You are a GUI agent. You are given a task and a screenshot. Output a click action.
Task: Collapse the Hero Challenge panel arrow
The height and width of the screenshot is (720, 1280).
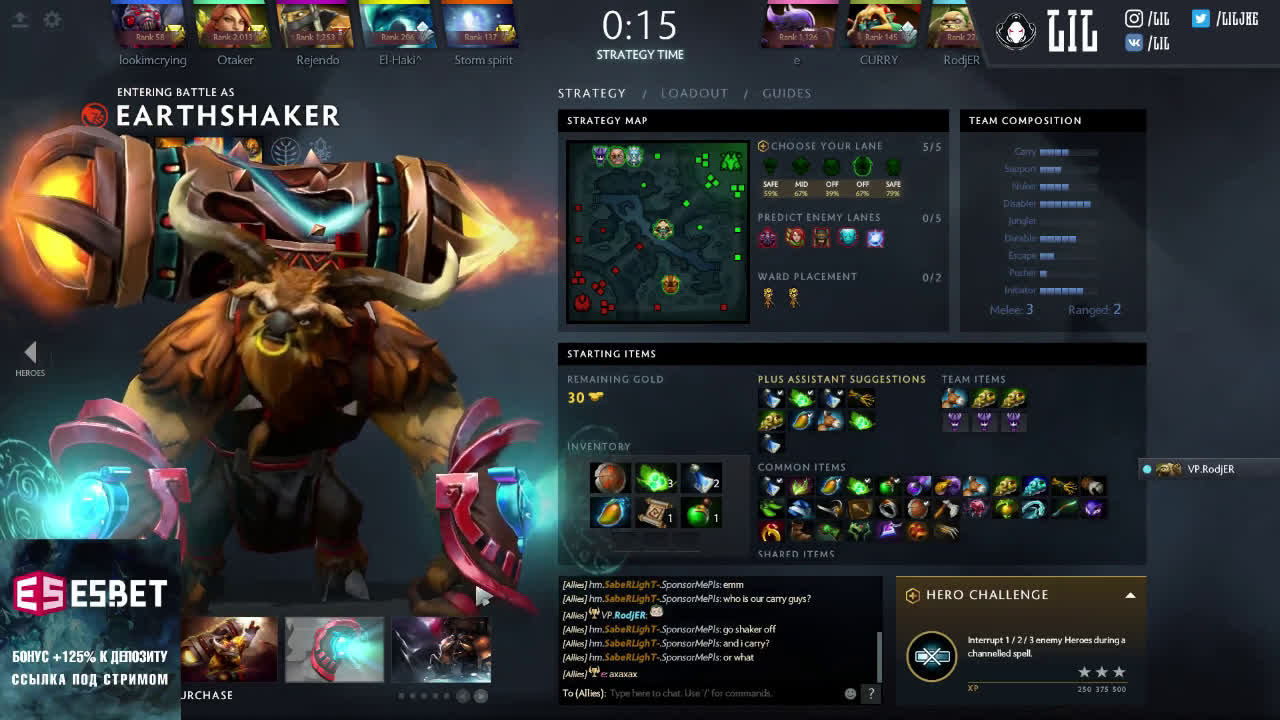point(1130,595)
